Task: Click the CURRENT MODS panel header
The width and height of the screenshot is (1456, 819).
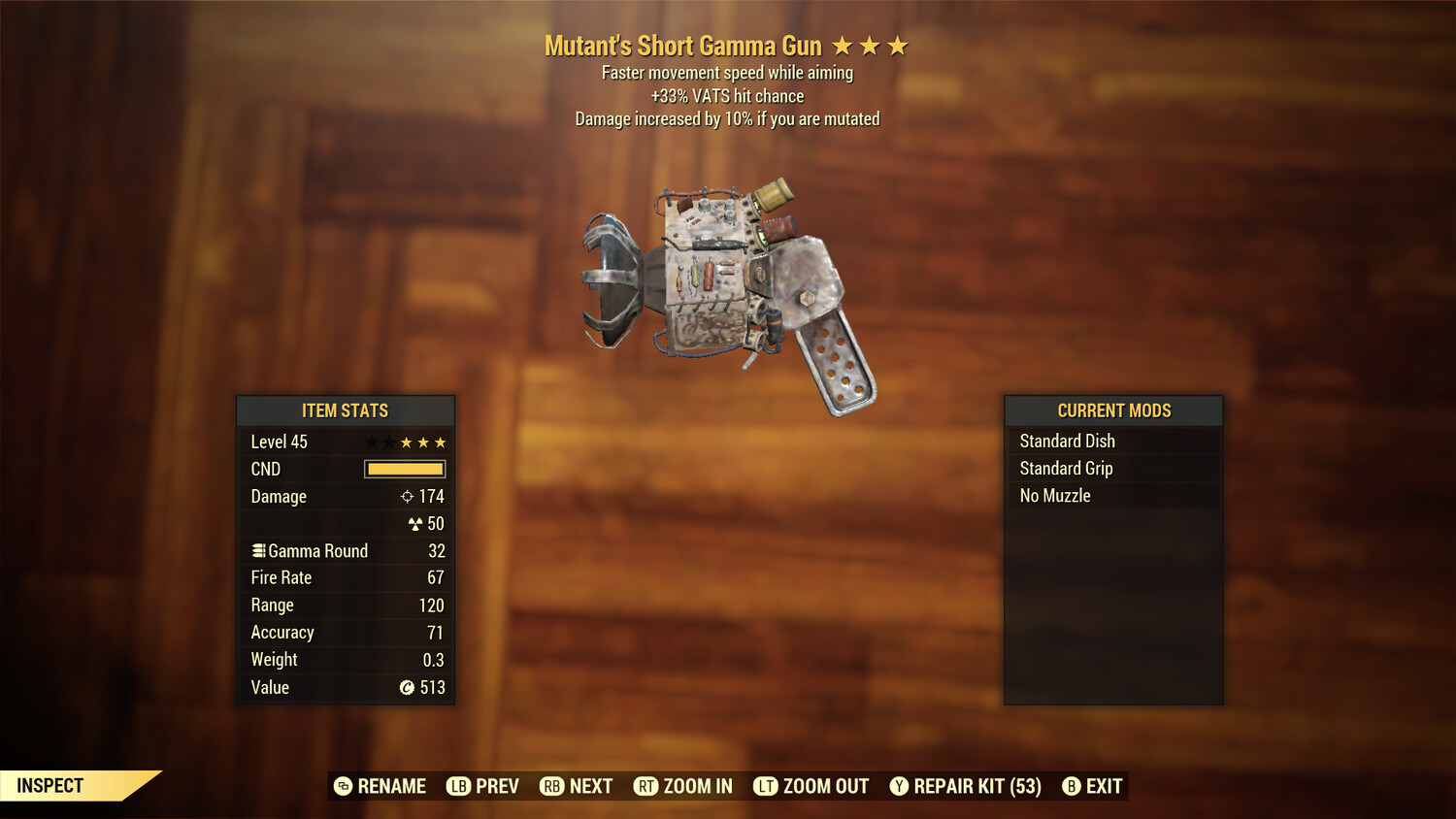Action: [x=1113, y=410]
